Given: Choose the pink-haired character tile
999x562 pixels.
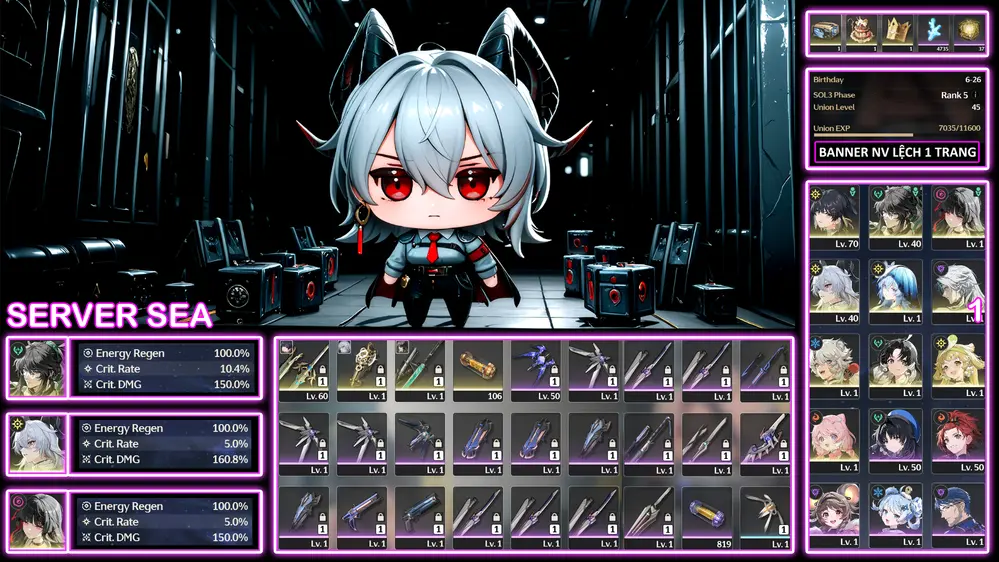Looking at the screenshot, I should 837,440.
